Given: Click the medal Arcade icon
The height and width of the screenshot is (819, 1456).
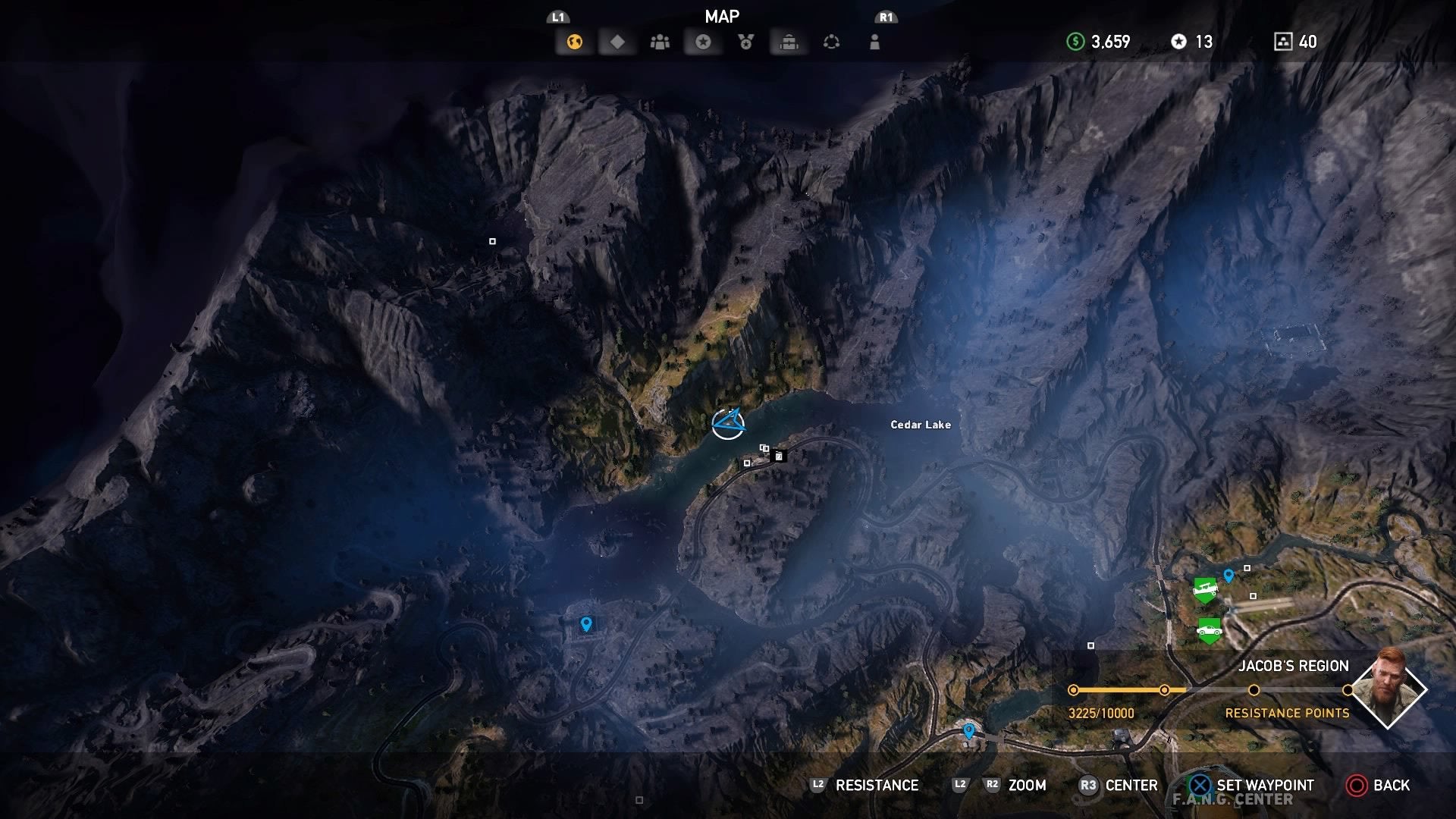Looking at the screenshot, I should 745,42.
